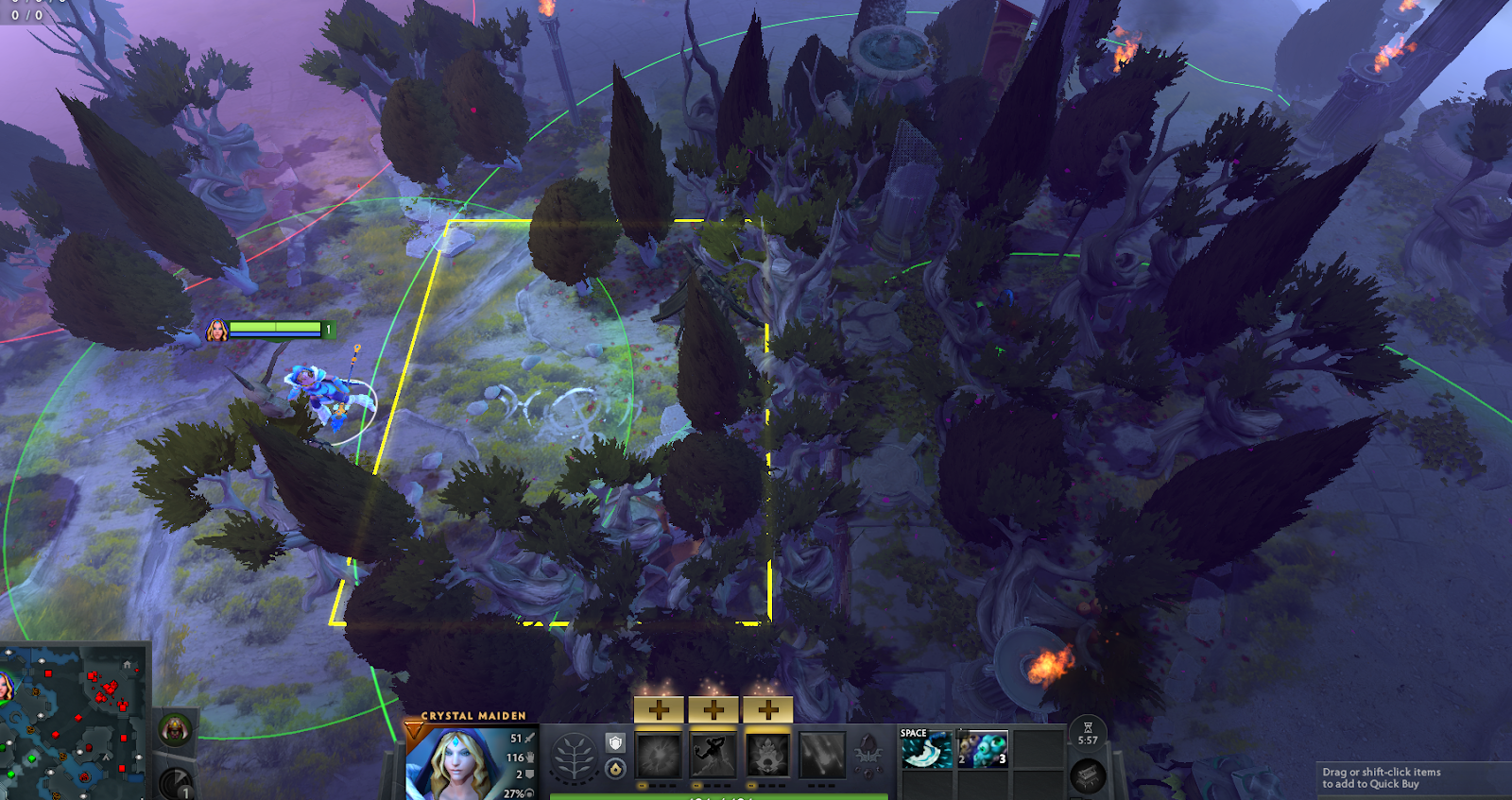The height and width of the screenshot is (800, 1512).
Task: Select the Crystal Nova ability icon
Action: [659, 756]
